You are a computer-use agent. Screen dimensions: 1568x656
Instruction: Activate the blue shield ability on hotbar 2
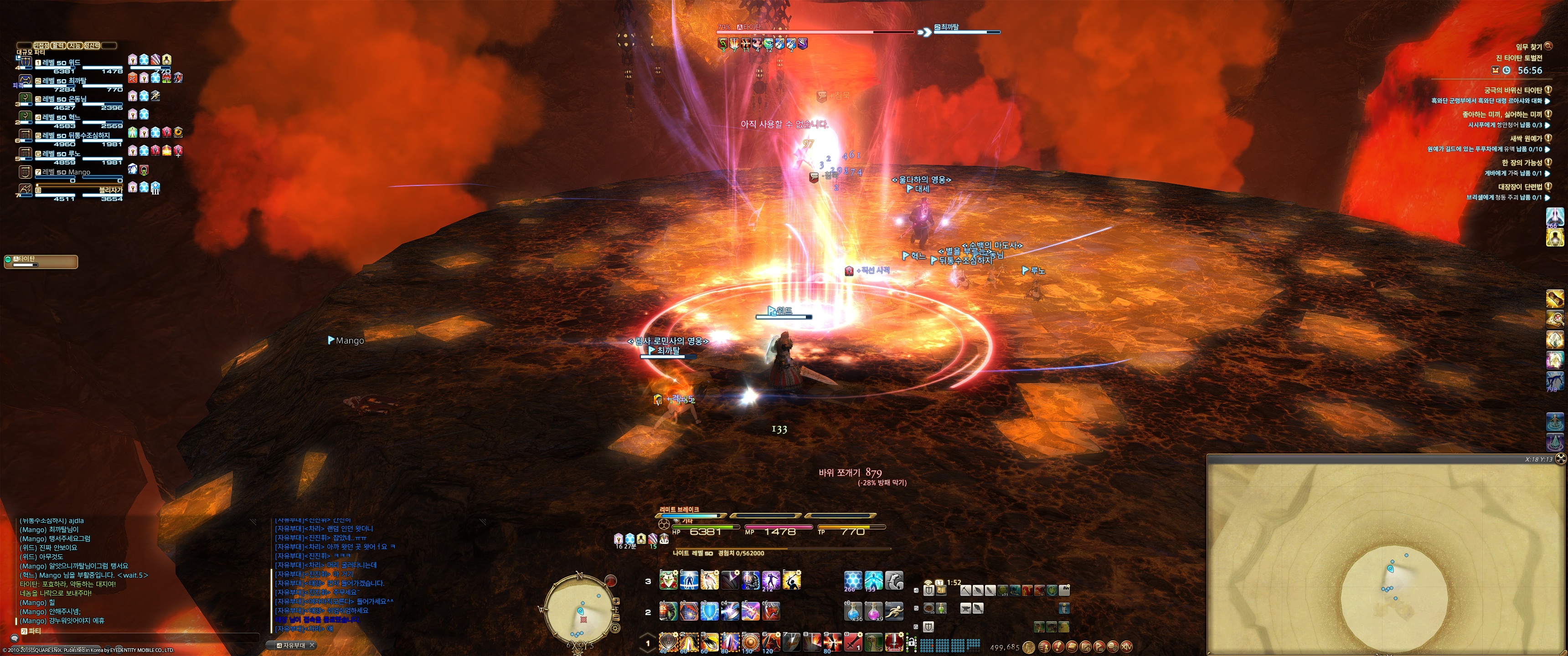coord(709,611)
